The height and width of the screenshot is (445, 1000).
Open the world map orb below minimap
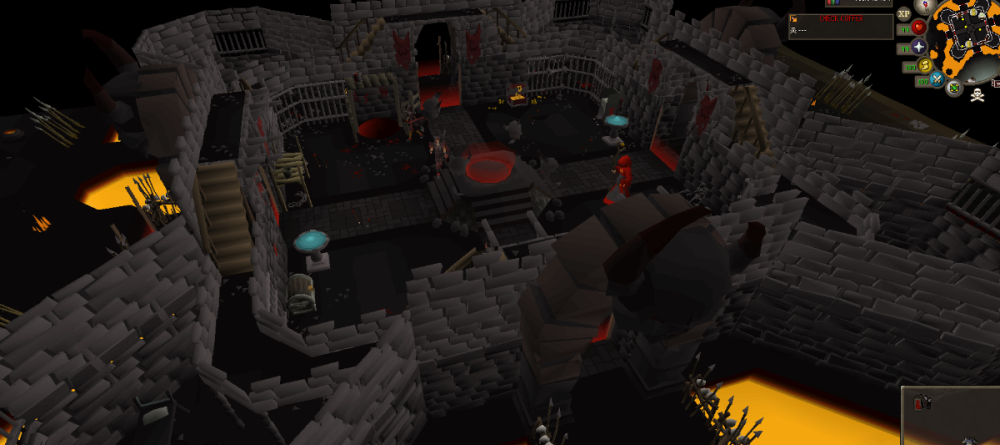[x=955, y=88]
